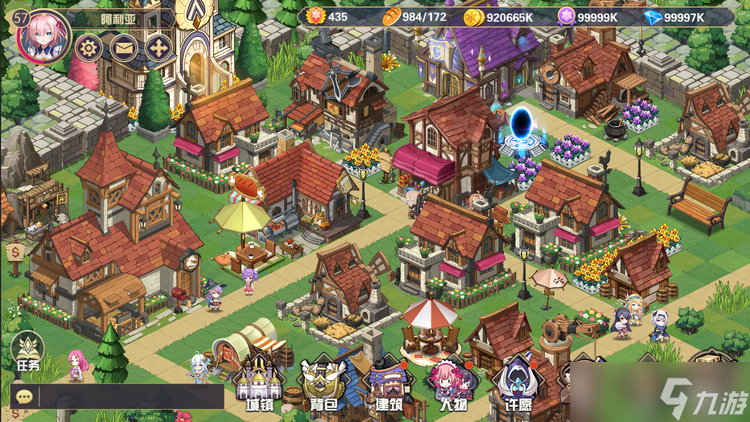The height and width of the screenshot is (422, 750).
Task: Open the chat bubble box
Action: [x=24, y=396]
